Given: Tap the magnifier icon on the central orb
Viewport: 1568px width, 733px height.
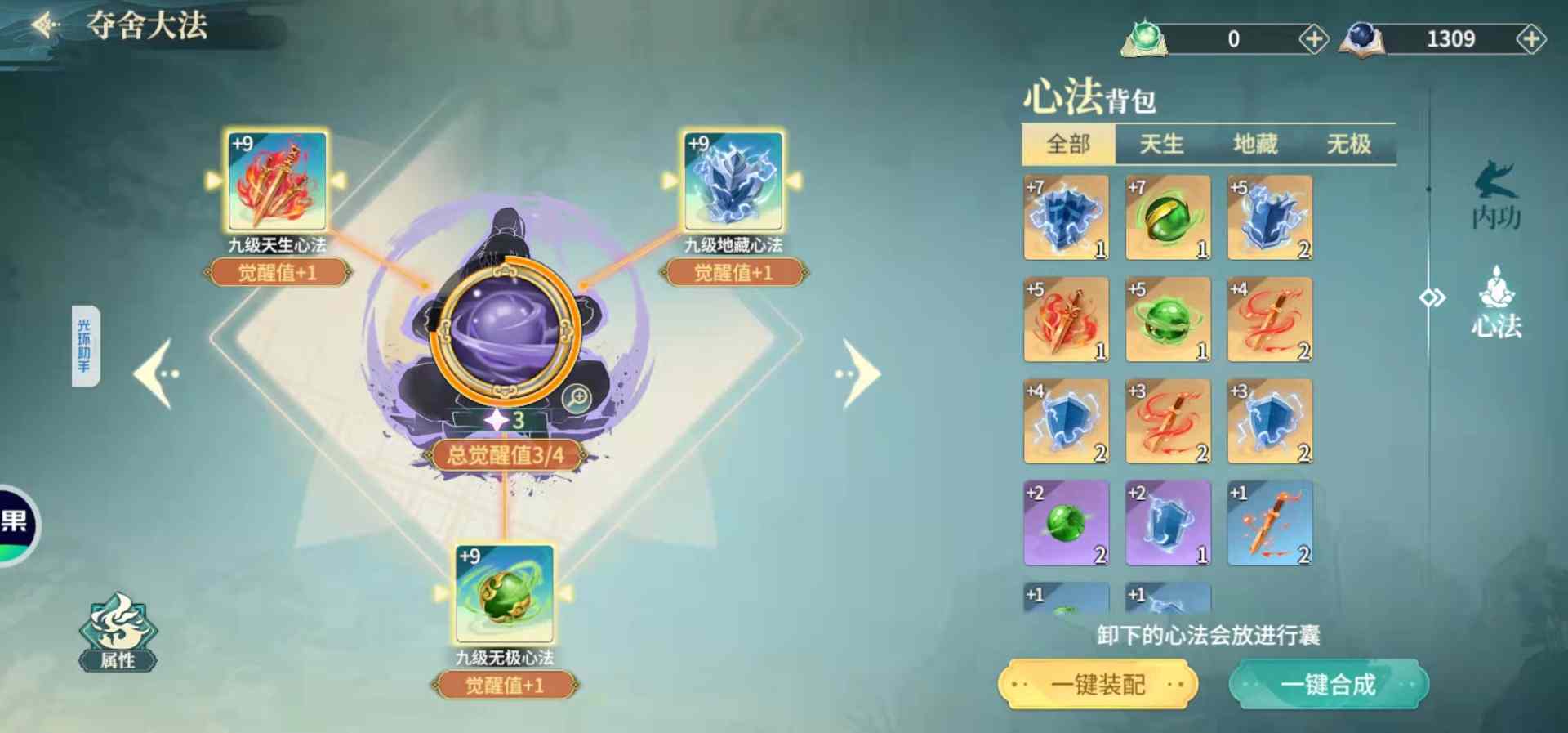Looking at the screenshot, I should [x=577, y=398].
